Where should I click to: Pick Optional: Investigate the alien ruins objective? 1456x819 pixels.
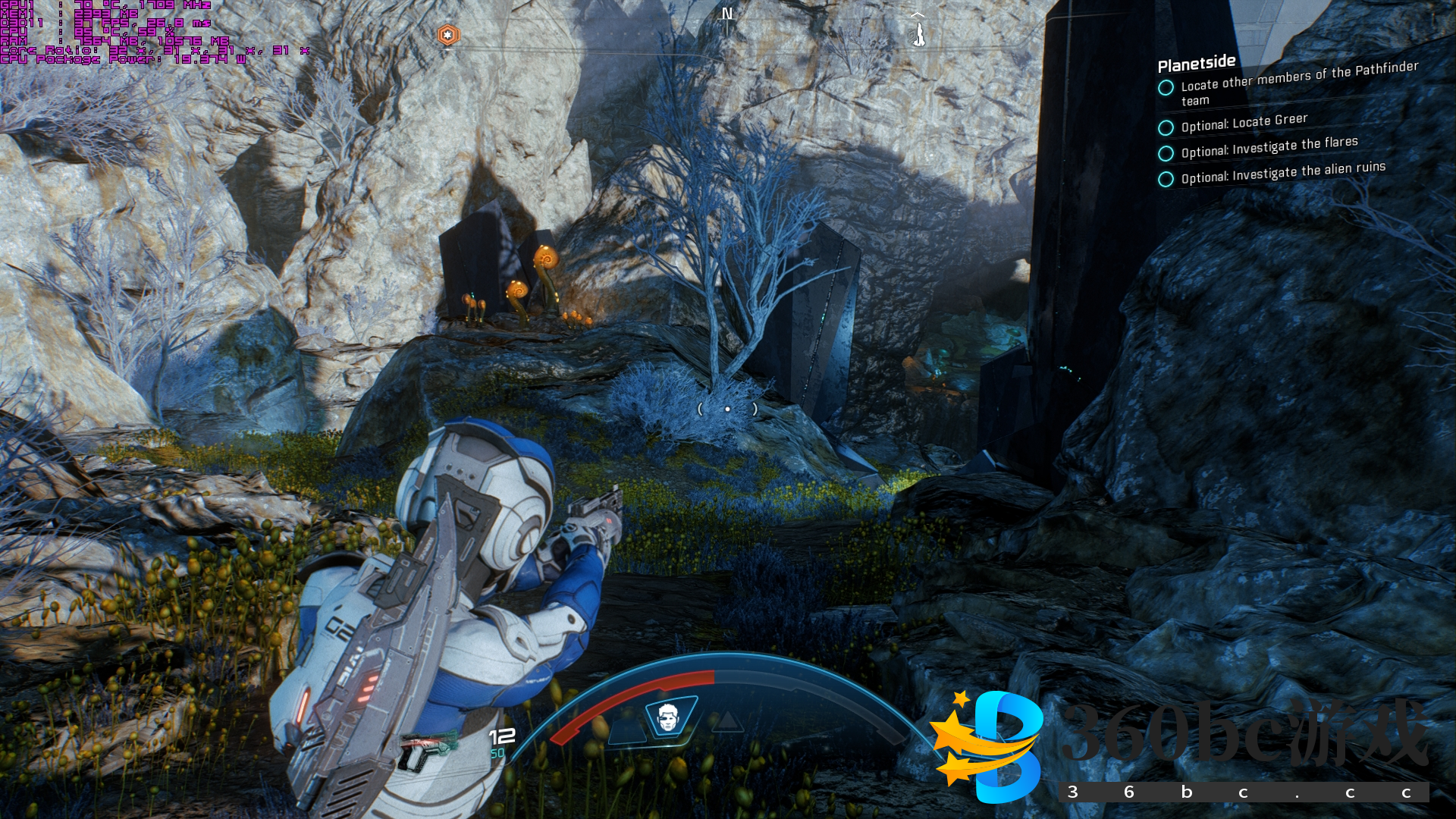pos(1282,172)
